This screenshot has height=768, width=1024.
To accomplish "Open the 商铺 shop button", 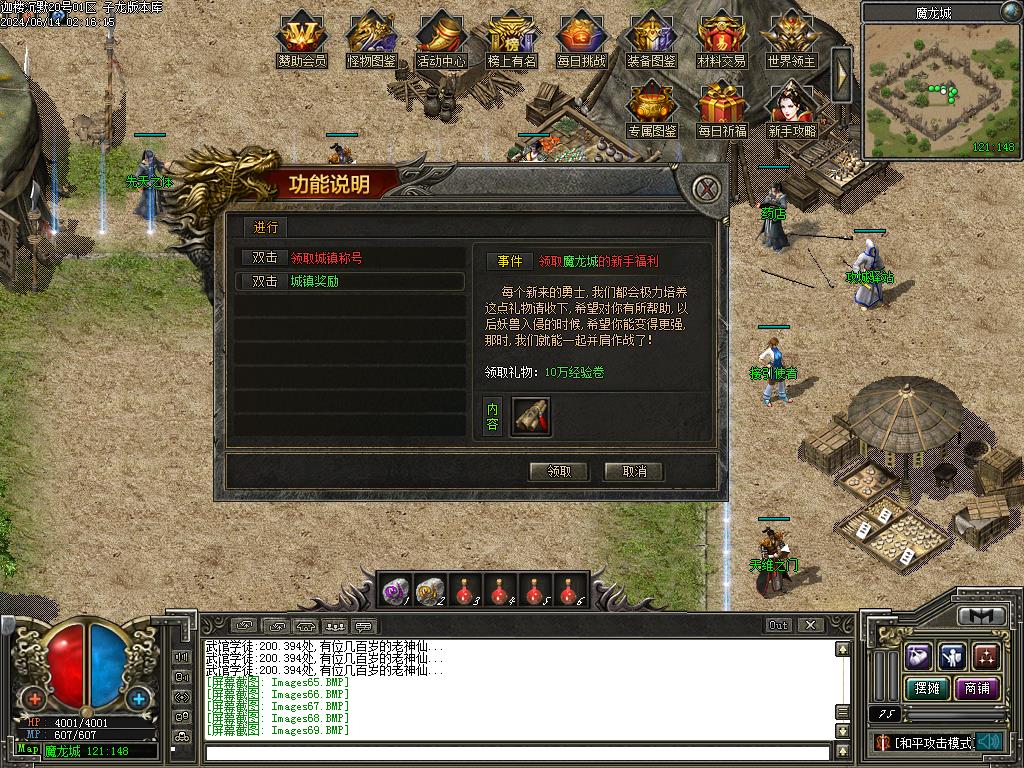I will pyautogui.click(x=976, y=688).
